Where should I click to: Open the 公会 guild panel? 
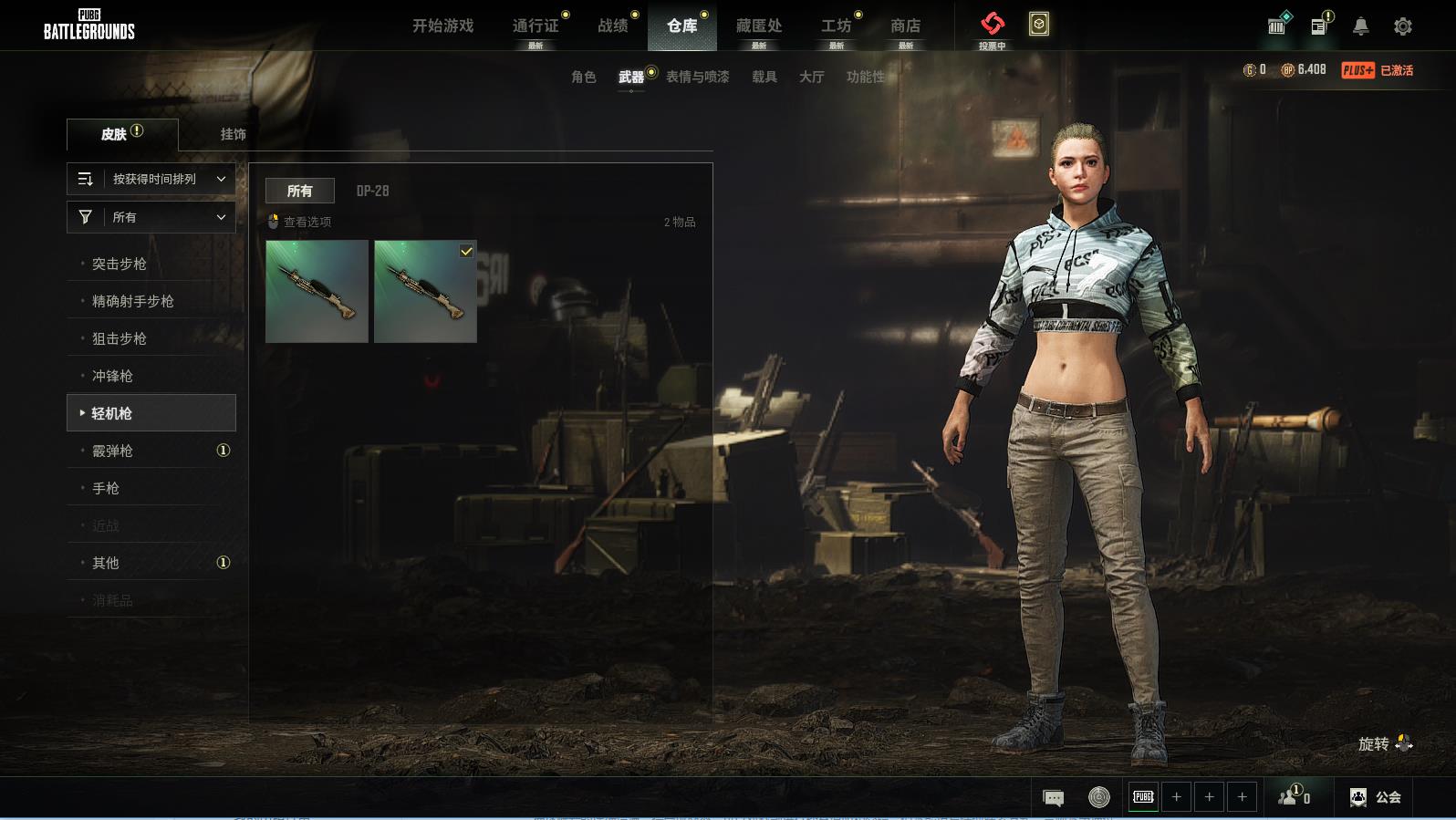click(x=1376, y=797)
